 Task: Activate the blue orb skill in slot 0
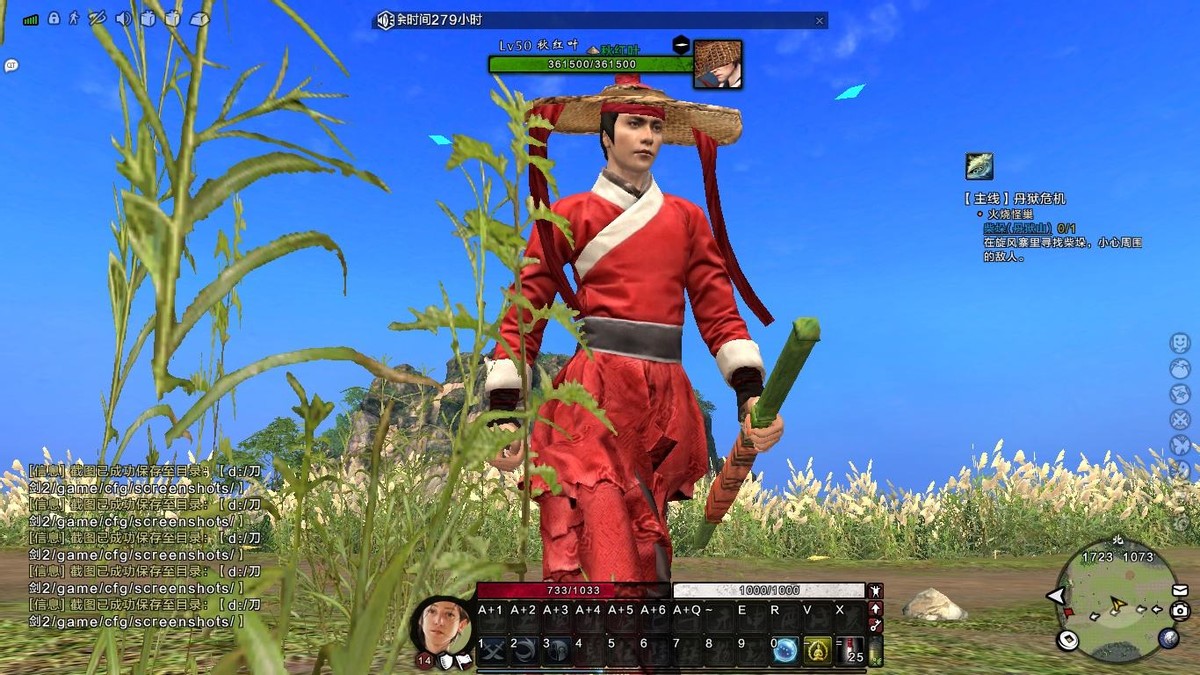(x=786, y=651)
